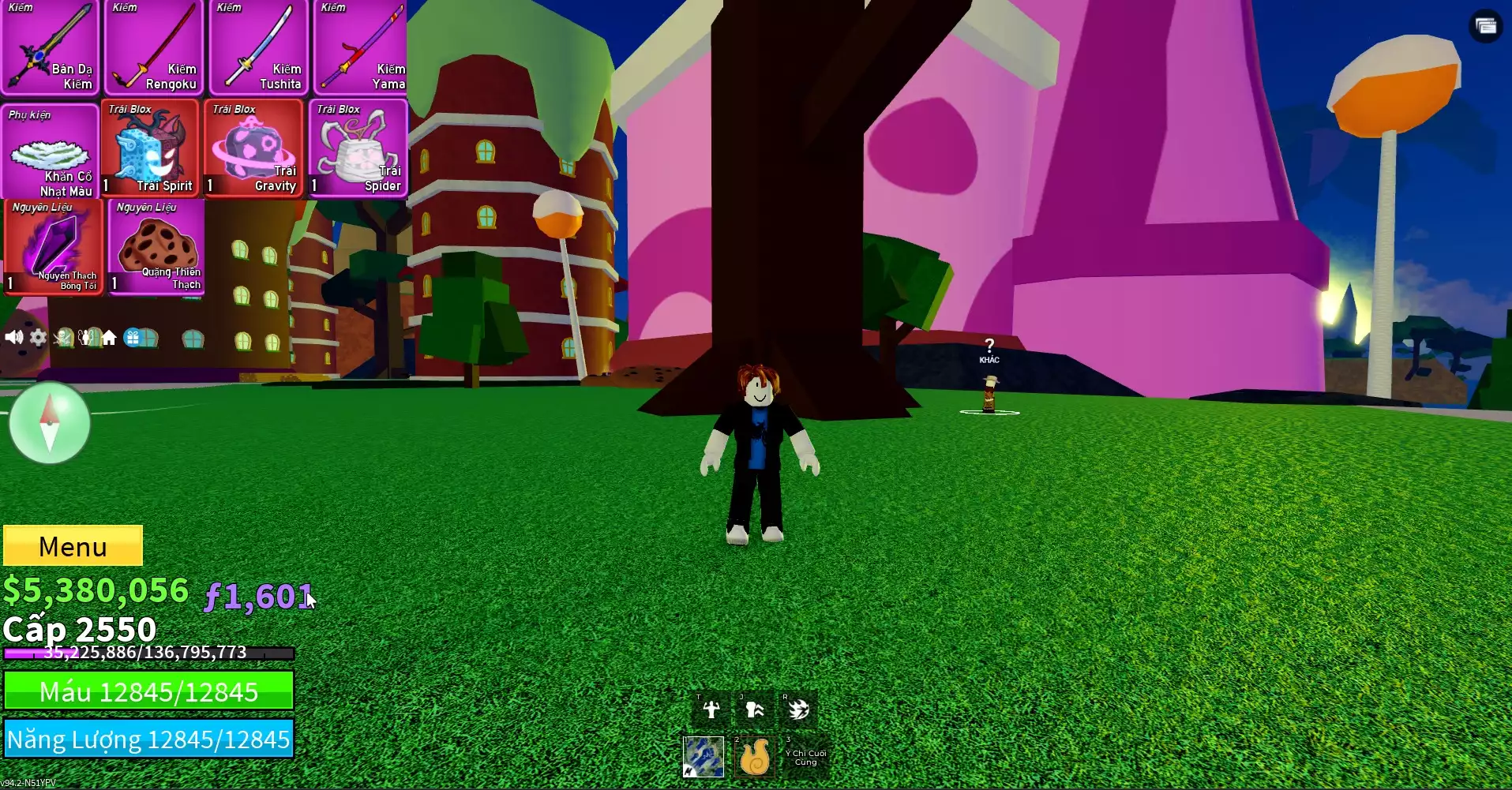
Task: Pick the Kiếm Yama sword
Action: tap(361, 47)
